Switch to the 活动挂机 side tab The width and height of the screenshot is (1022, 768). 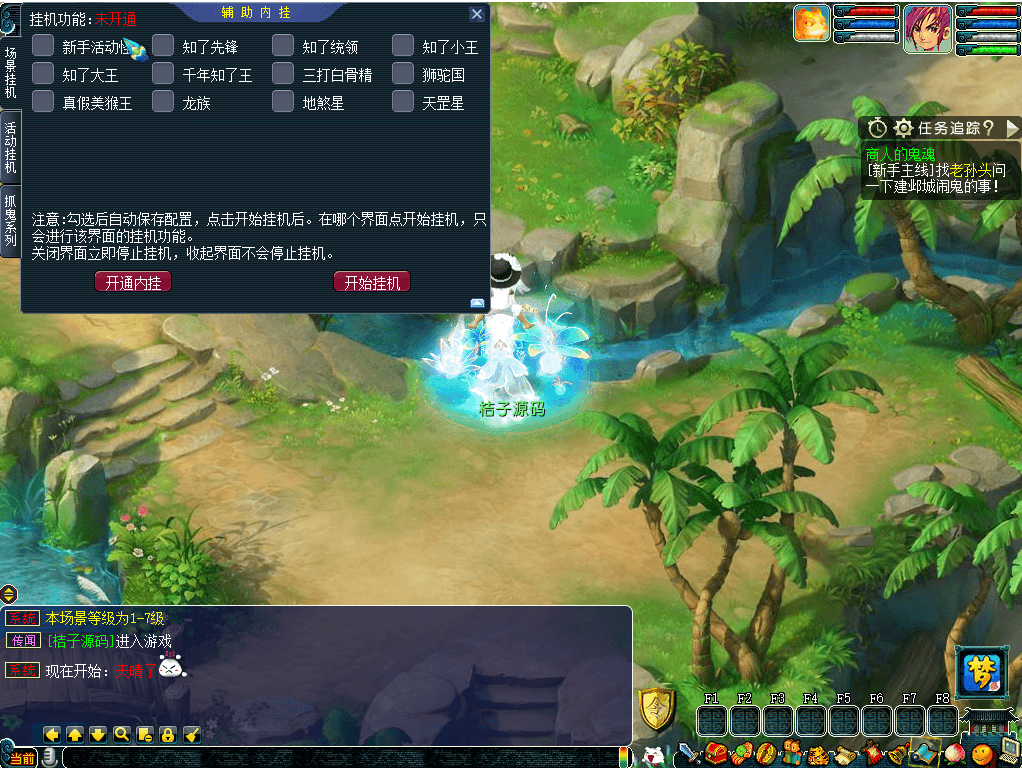click(x=10, y=148)
